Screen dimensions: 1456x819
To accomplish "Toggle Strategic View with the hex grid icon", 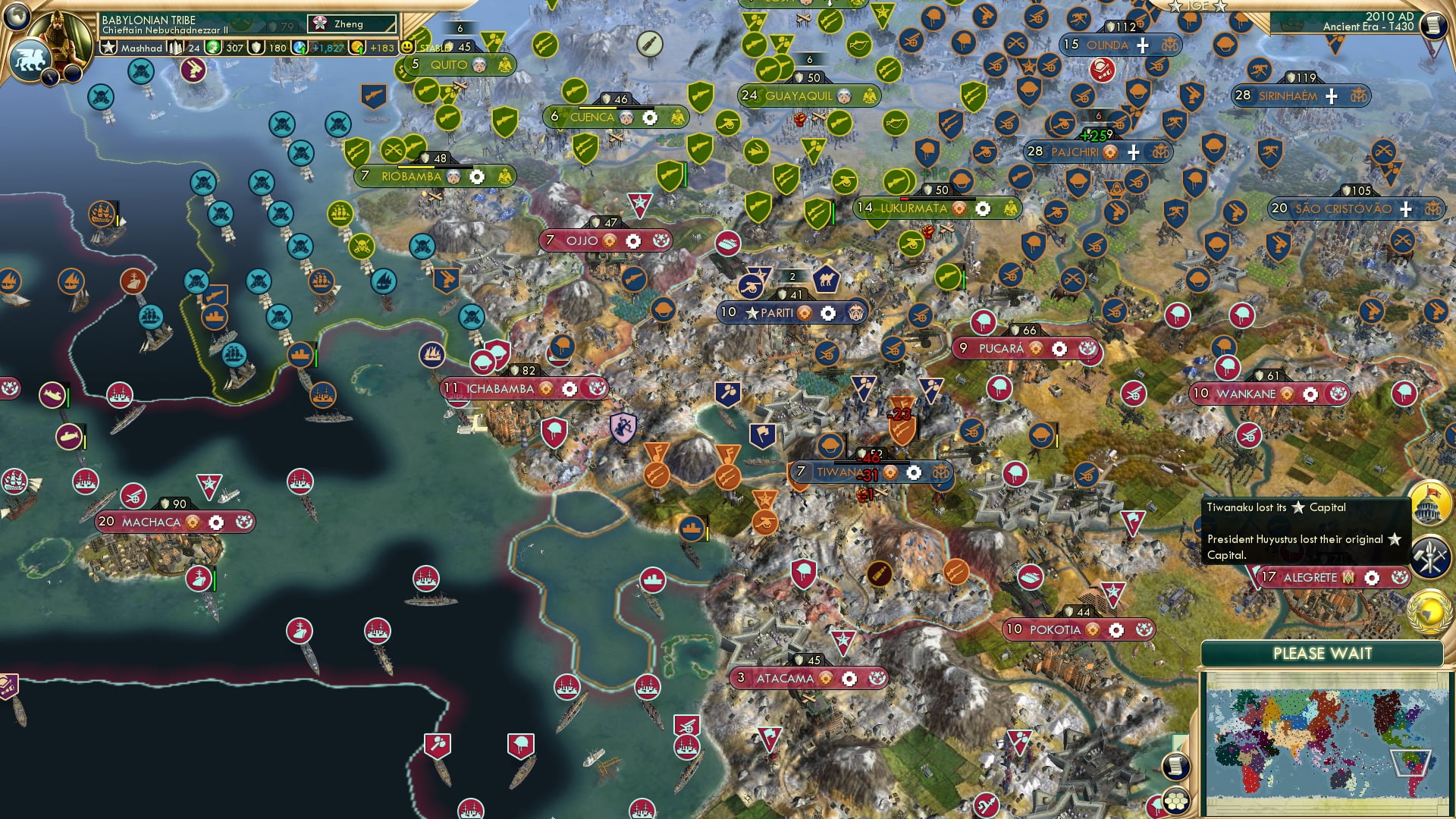I will (1175, 802).
